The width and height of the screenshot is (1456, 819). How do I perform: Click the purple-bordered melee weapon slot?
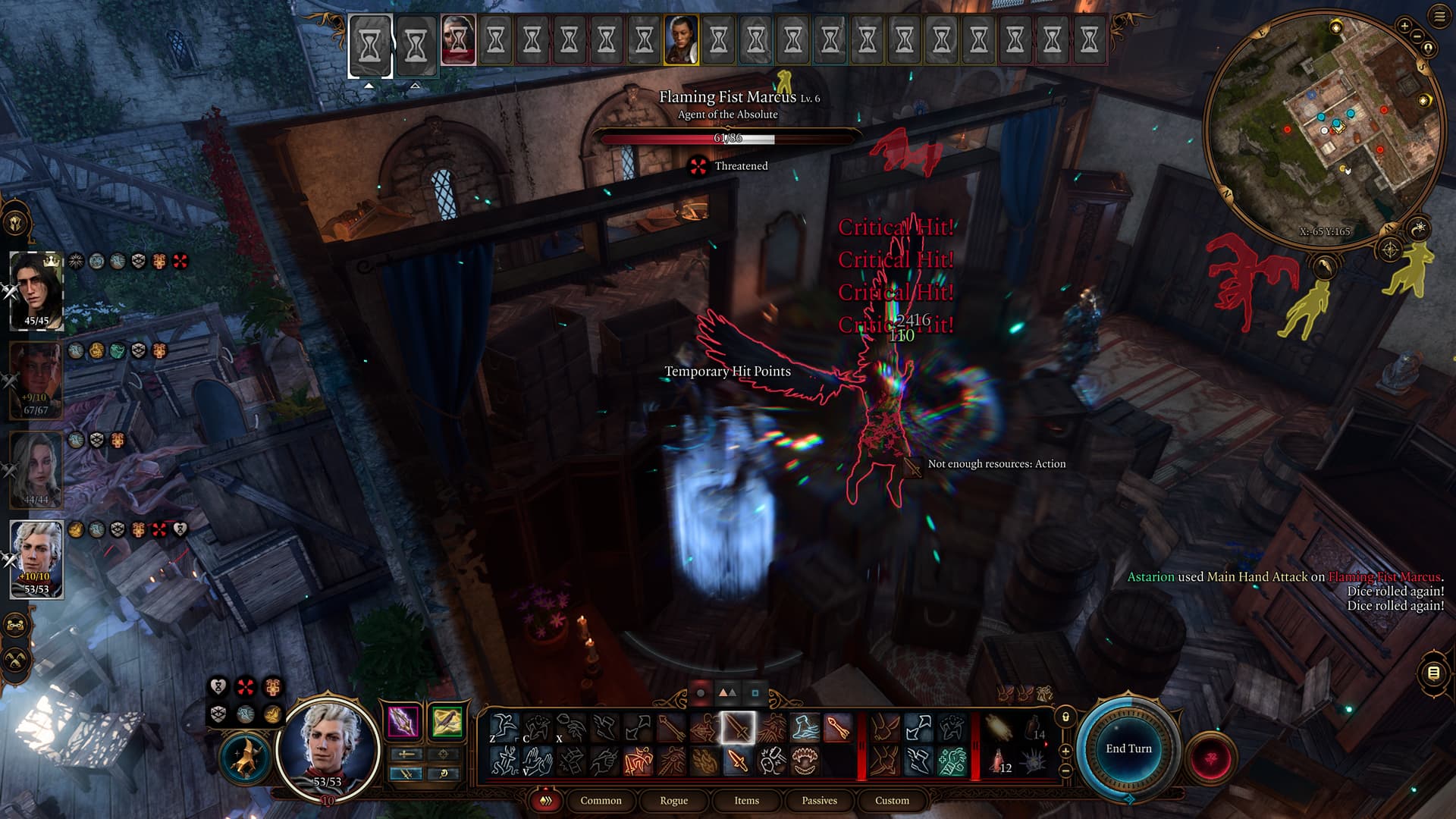[403, 721]
